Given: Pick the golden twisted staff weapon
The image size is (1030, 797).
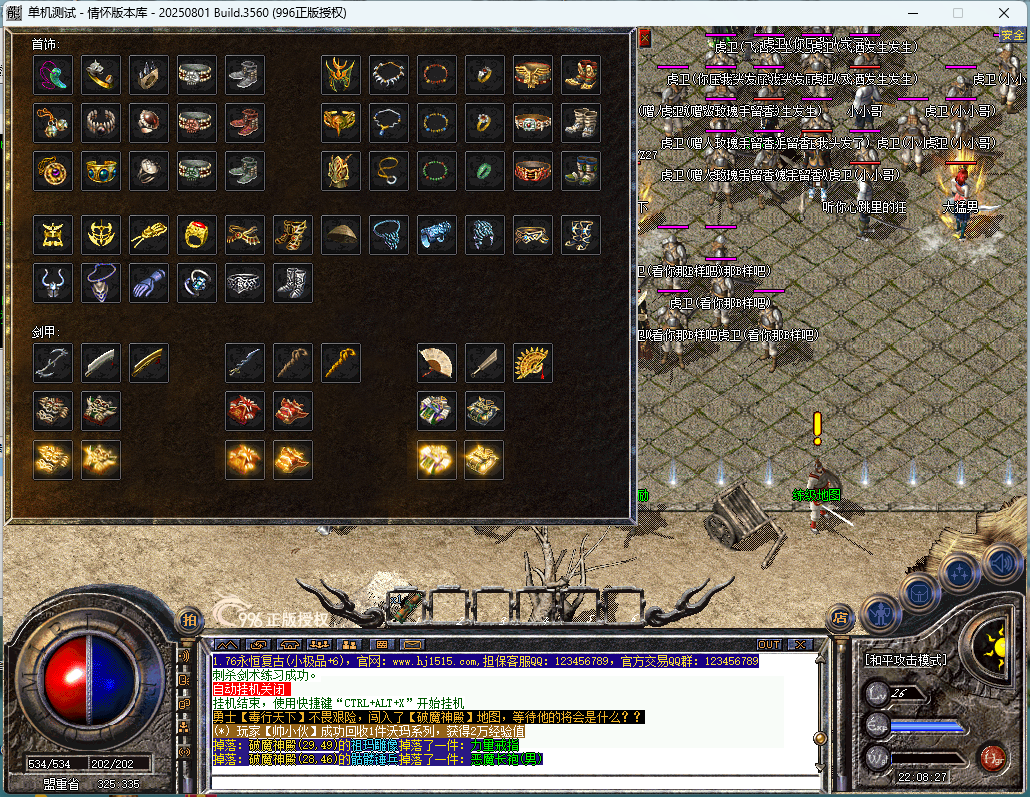Looking at the screenshot, I should pyautogui.click(x=341, y=363).
